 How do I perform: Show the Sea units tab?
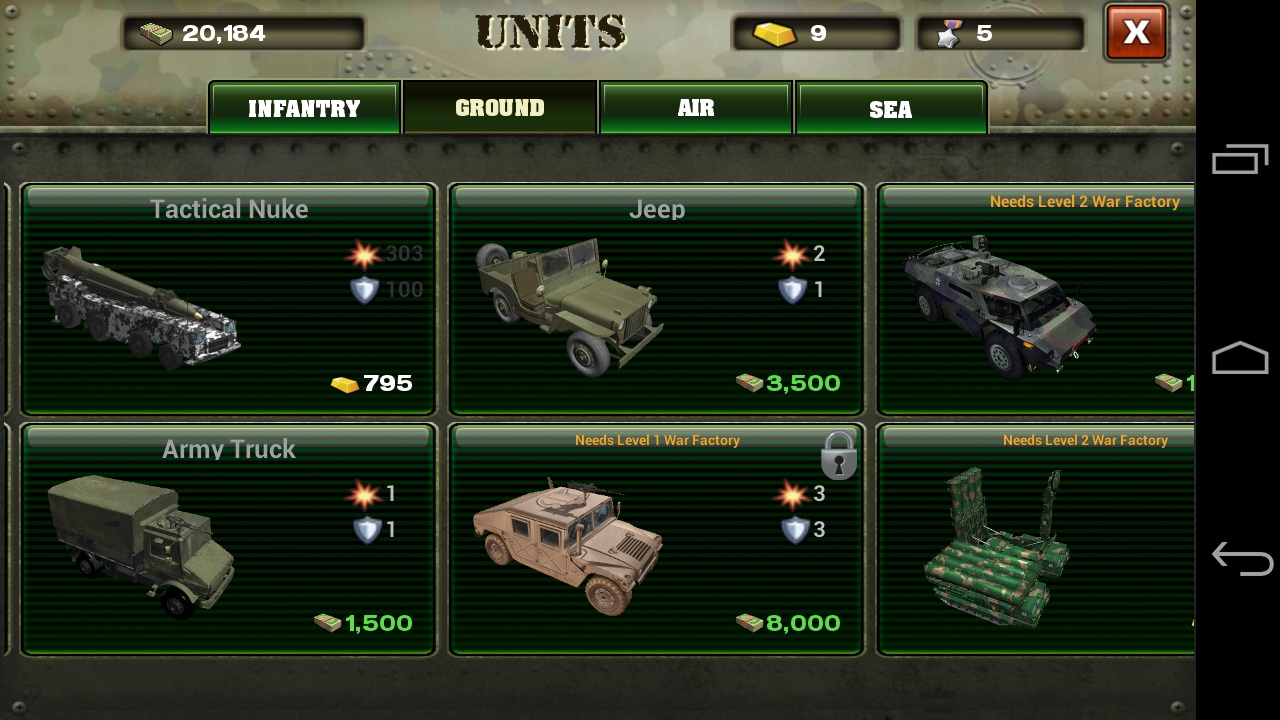click(890, 108)
